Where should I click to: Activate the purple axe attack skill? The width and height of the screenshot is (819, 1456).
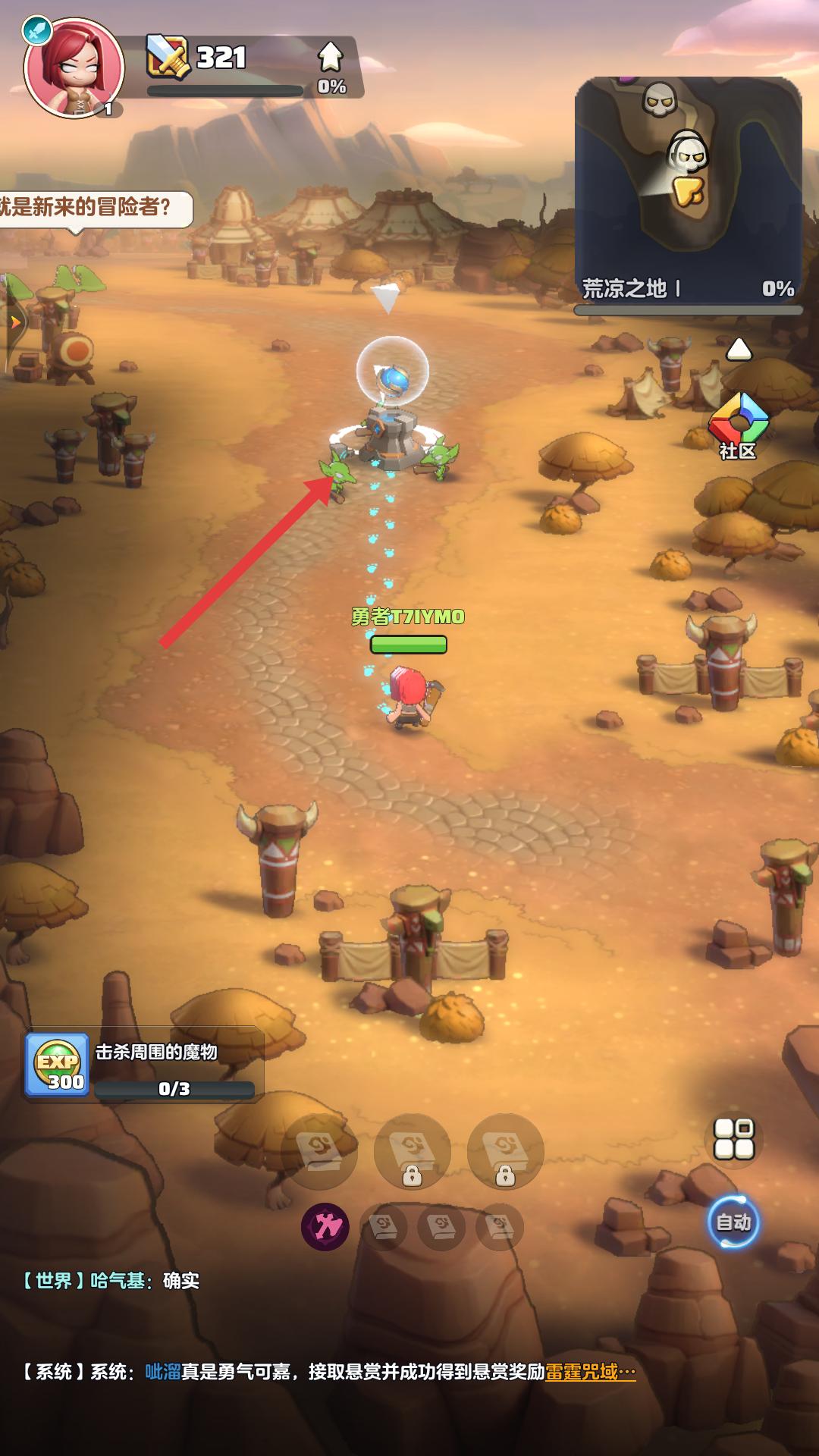click(x=325, y=1226)
